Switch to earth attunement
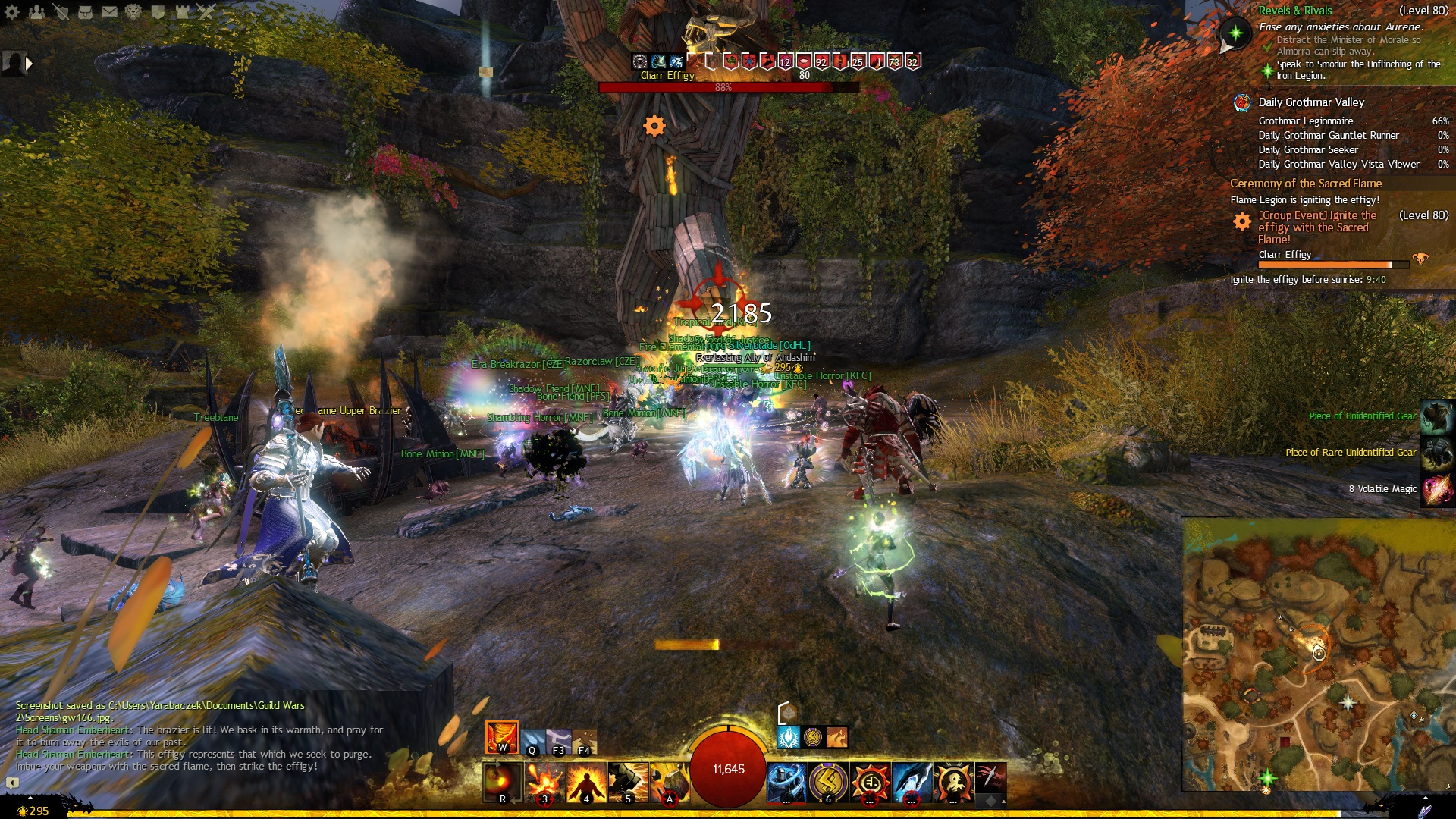1456x819 pixels. (585, 741)
